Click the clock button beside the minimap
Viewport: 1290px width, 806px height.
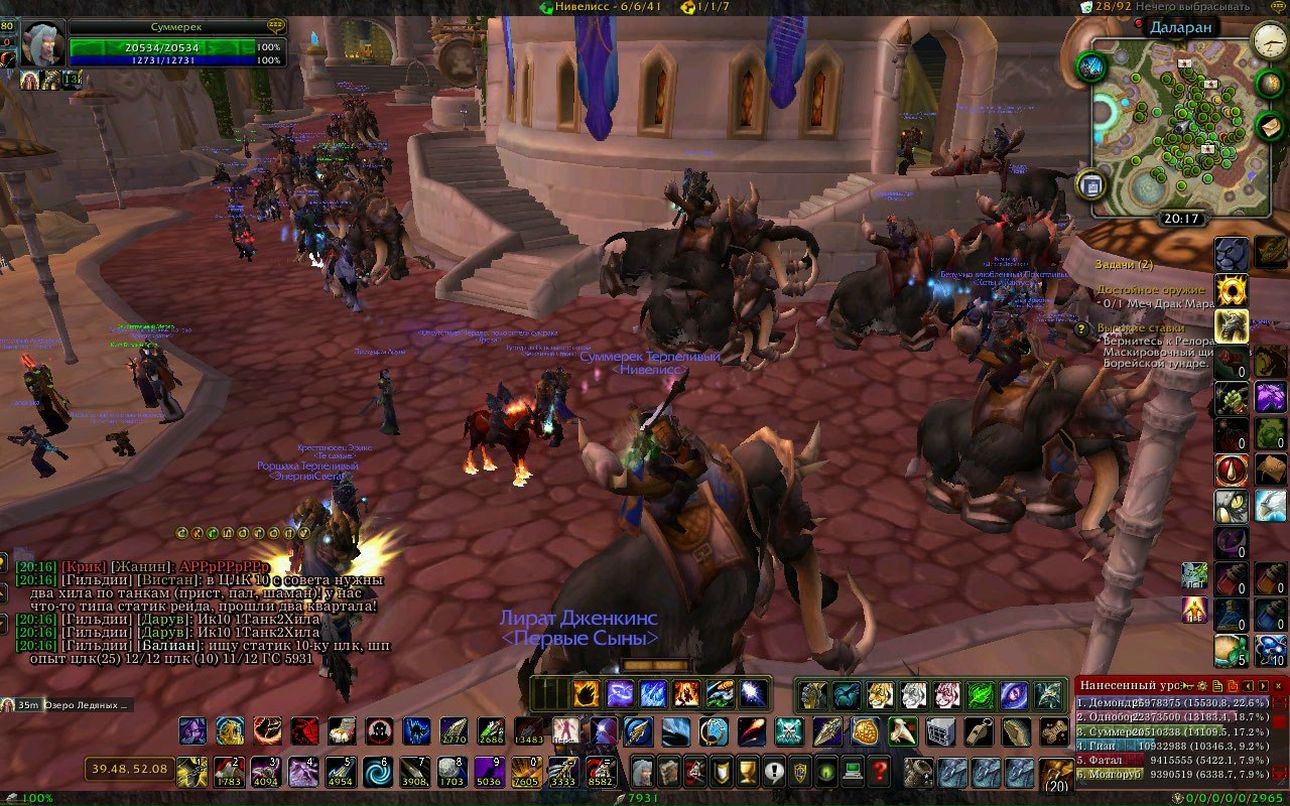[x=1269, y=40]
